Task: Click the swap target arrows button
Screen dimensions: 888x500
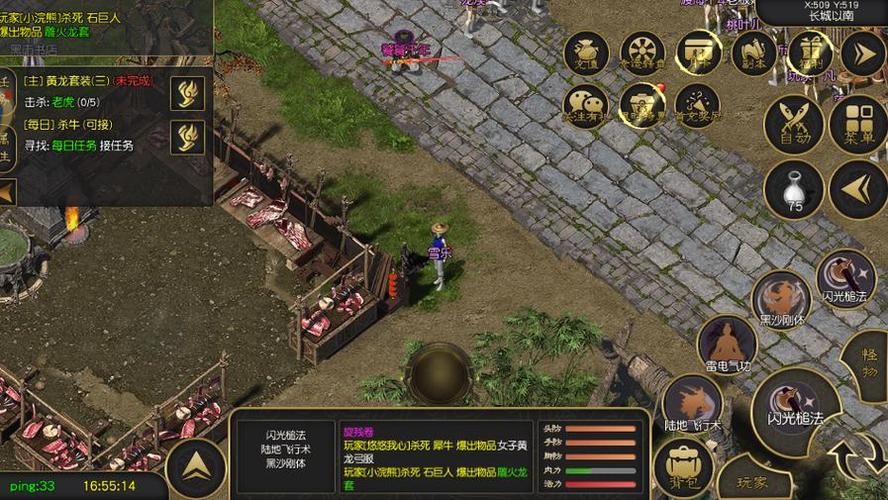Action: 859,457
